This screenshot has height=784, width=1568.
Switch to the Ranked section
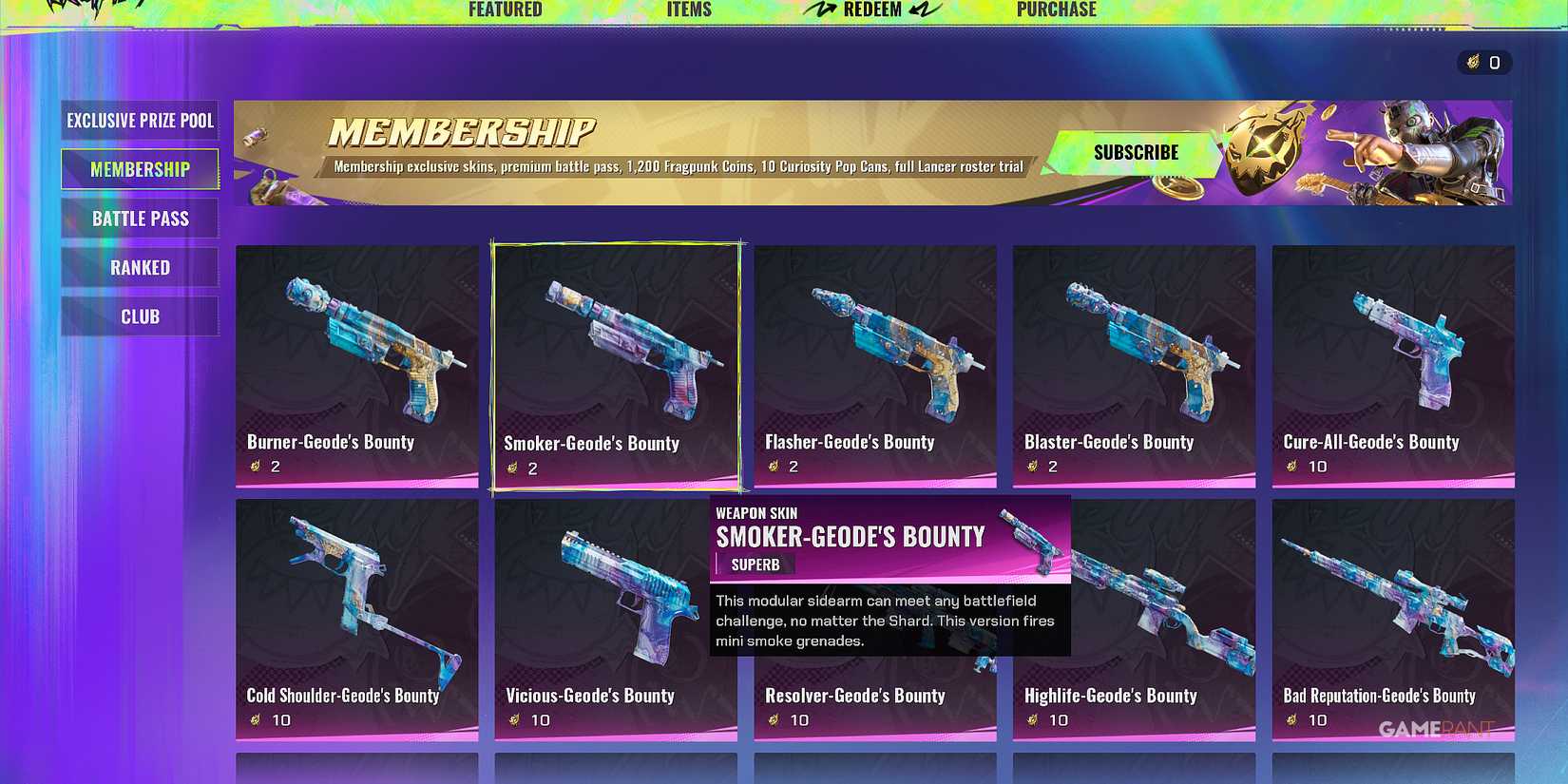coord(139,267)
